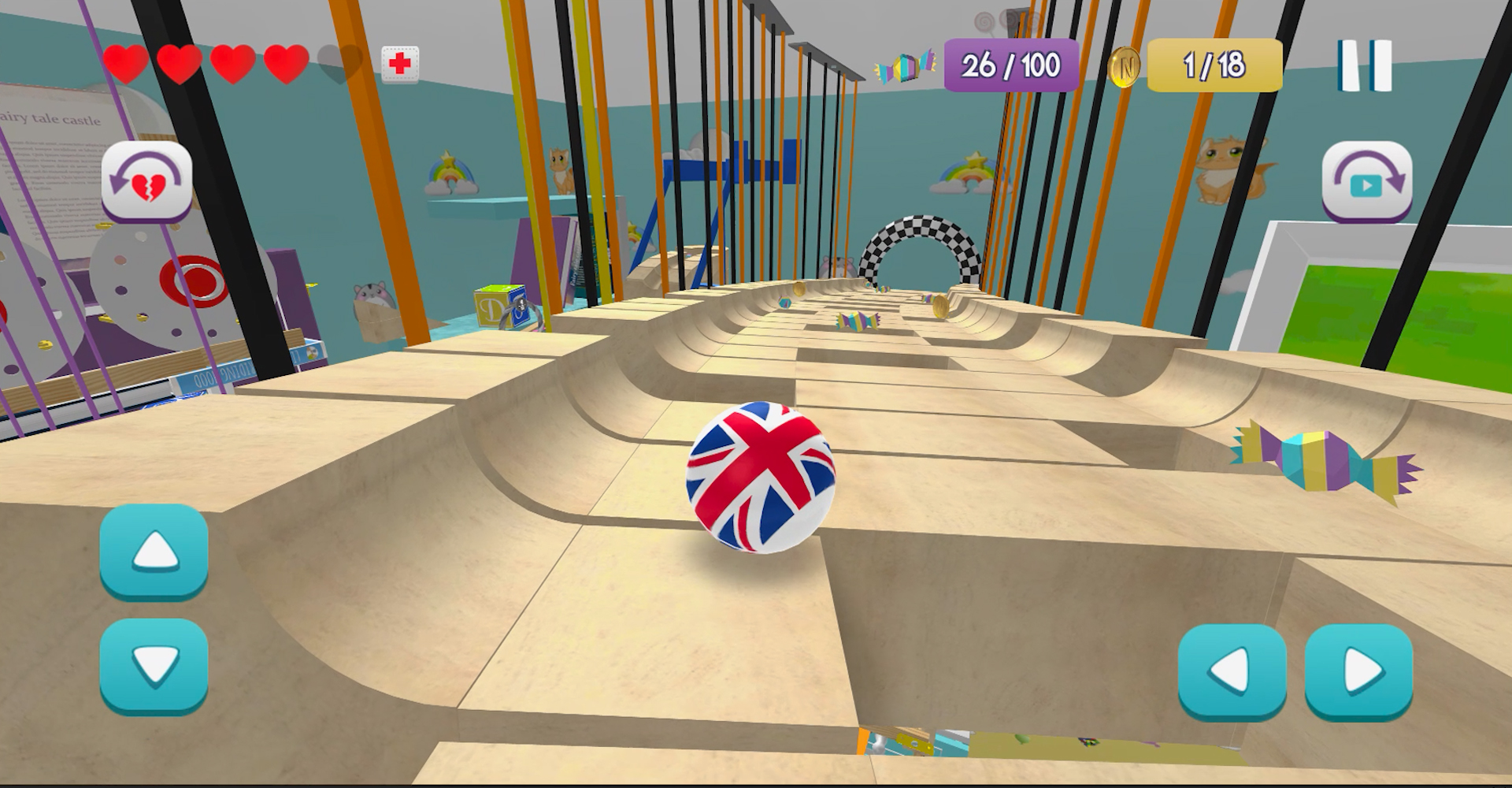Click the broken heart restart button
The height and width of the screenshot is (788, 1512).
click(x=146, y=180)
